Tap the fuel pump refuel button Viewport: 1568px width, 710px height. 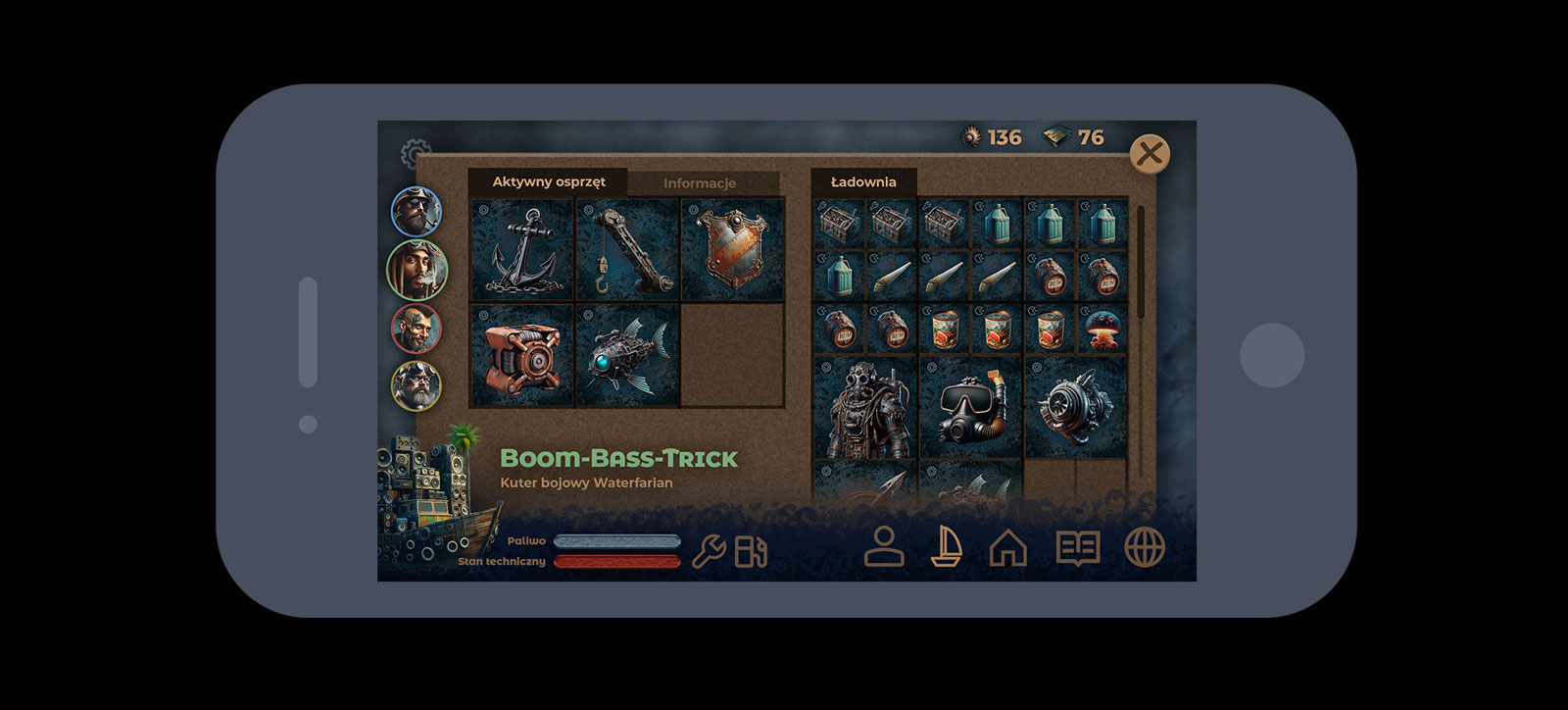click(x=752, y=552)
